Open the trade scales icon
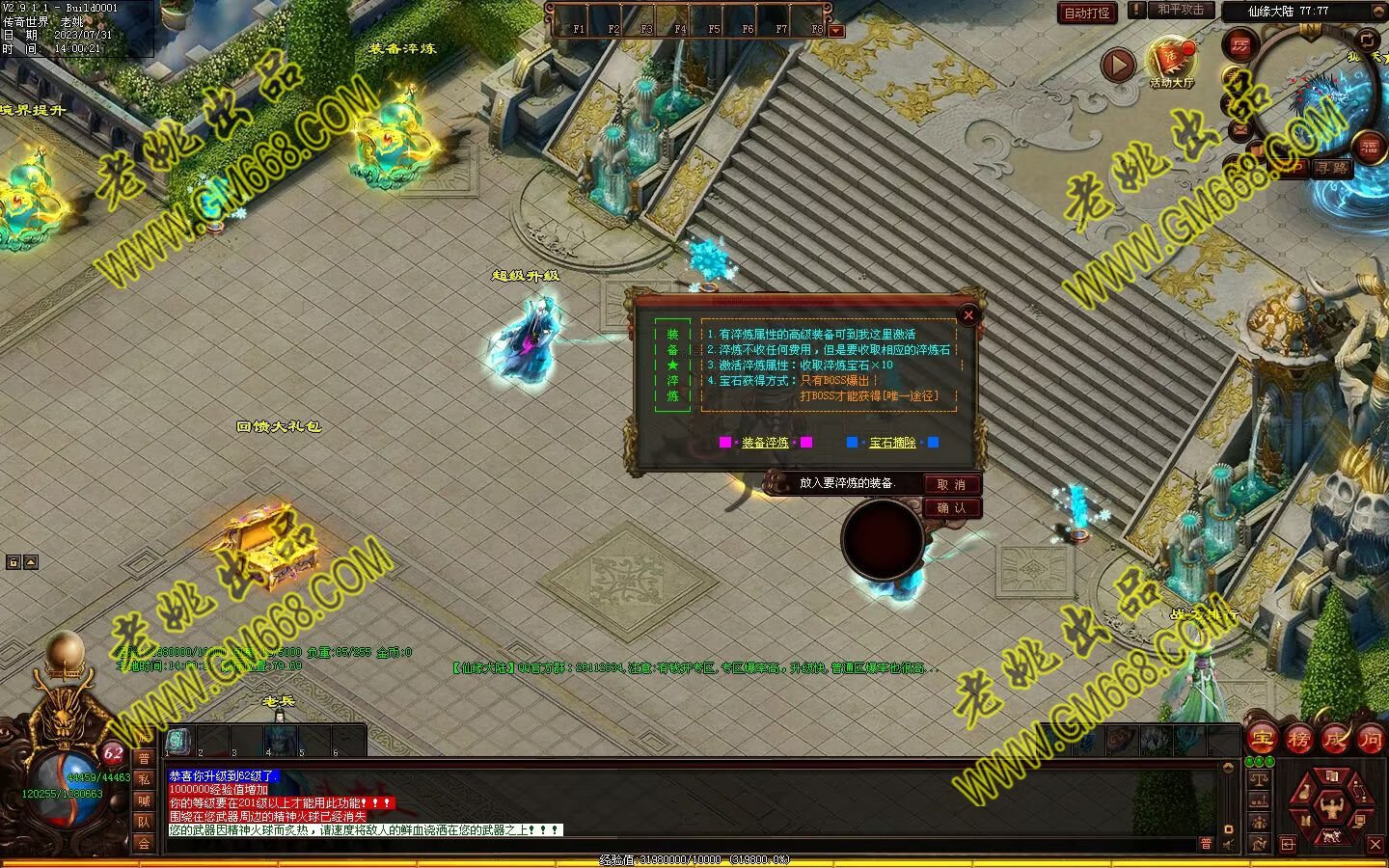The image size is (1389, 868). [x=1259, y=778]
